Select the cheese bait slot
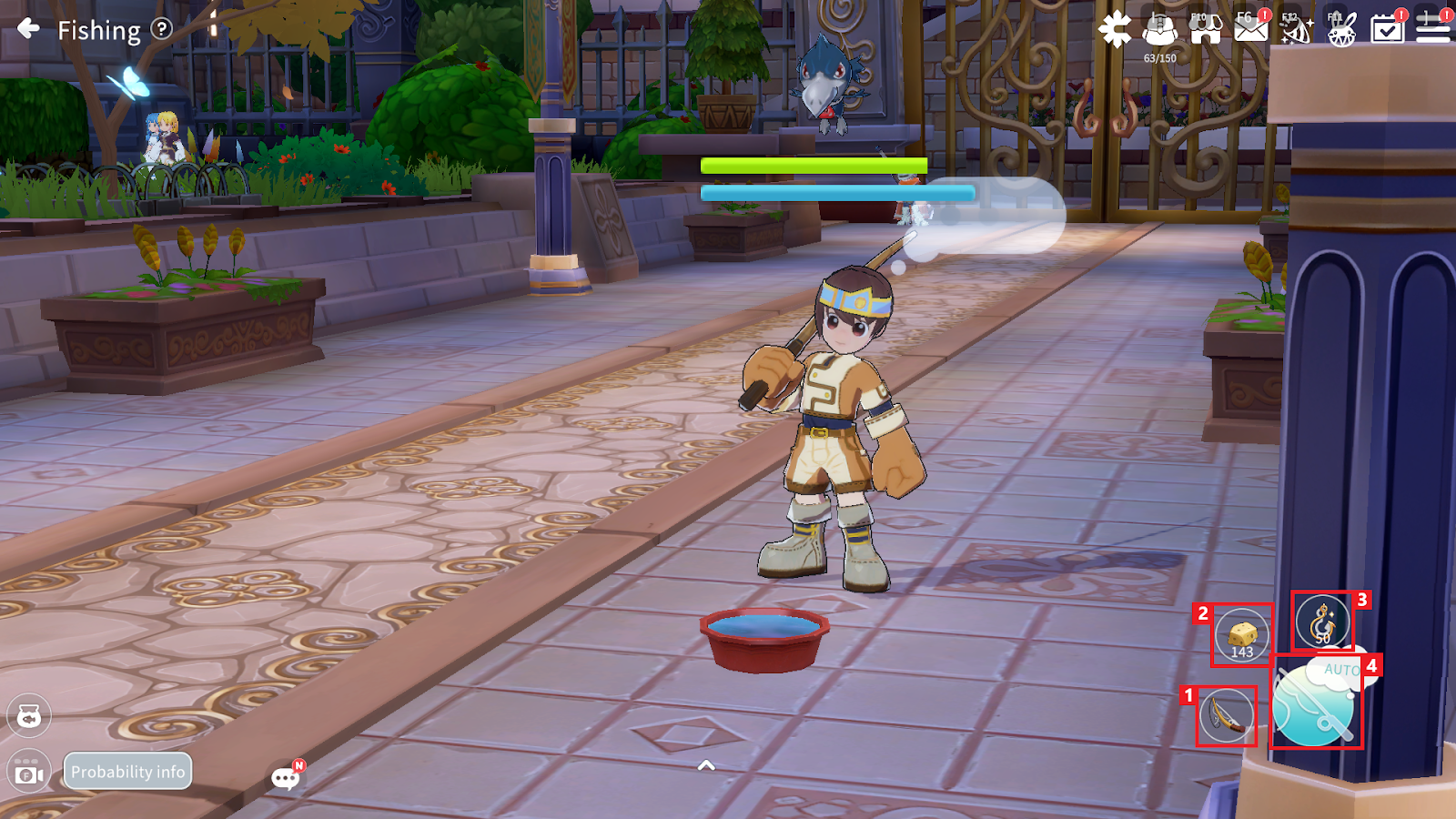 [x=1242, y=634]
